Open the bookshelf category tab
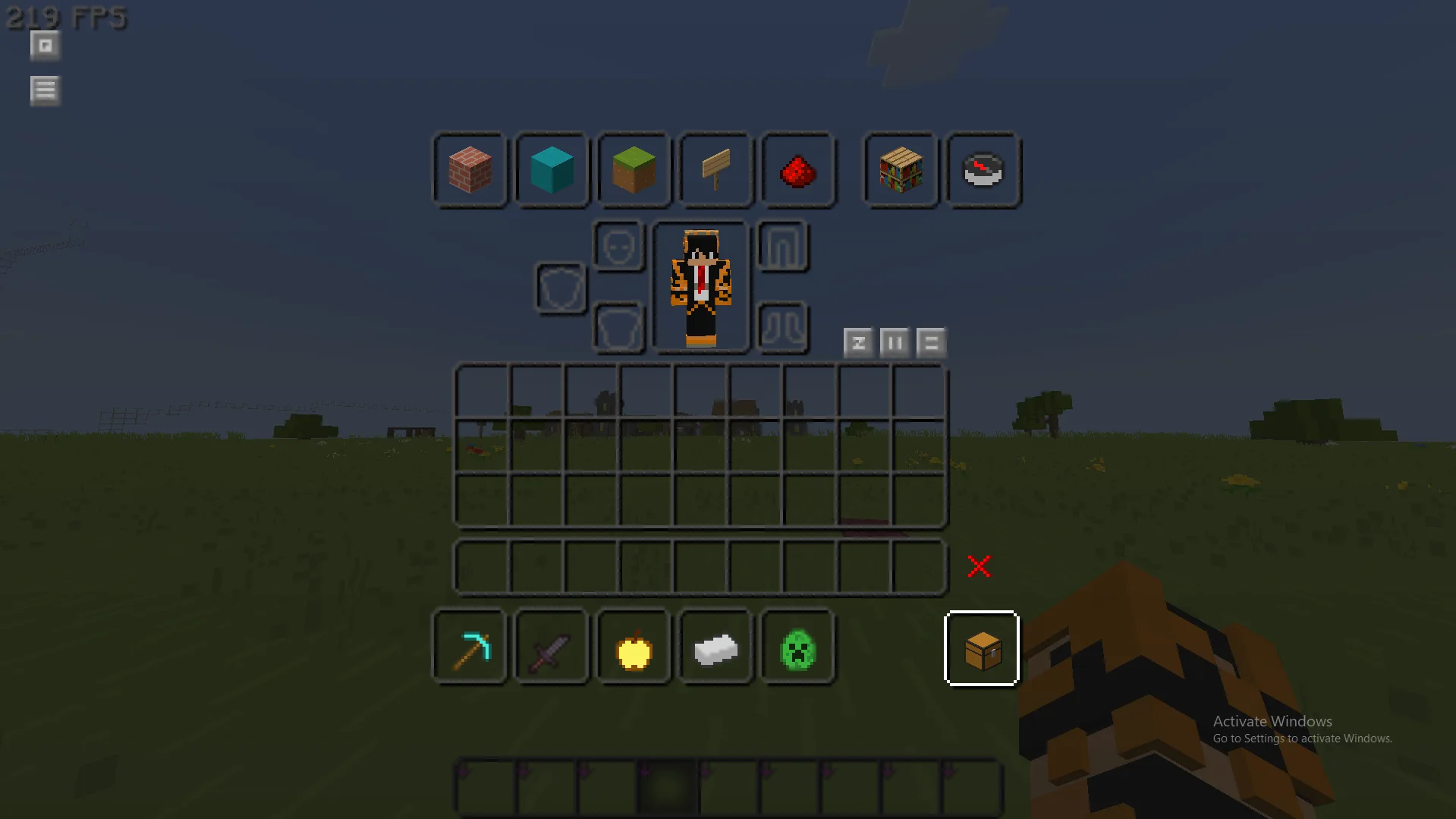Screen dimensions: 1456x819 [x=900, y=172]
